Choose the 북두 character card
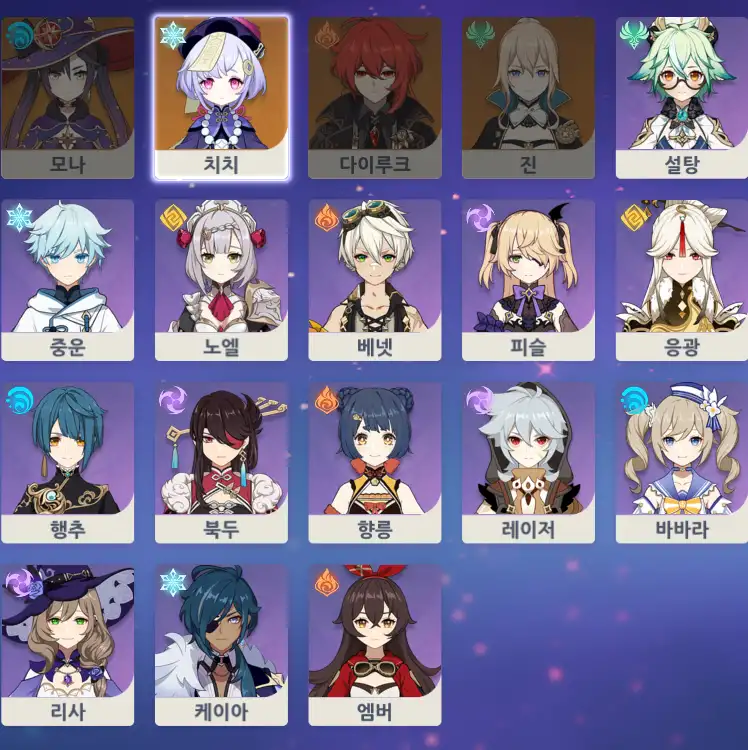 (x=221, y=463)
